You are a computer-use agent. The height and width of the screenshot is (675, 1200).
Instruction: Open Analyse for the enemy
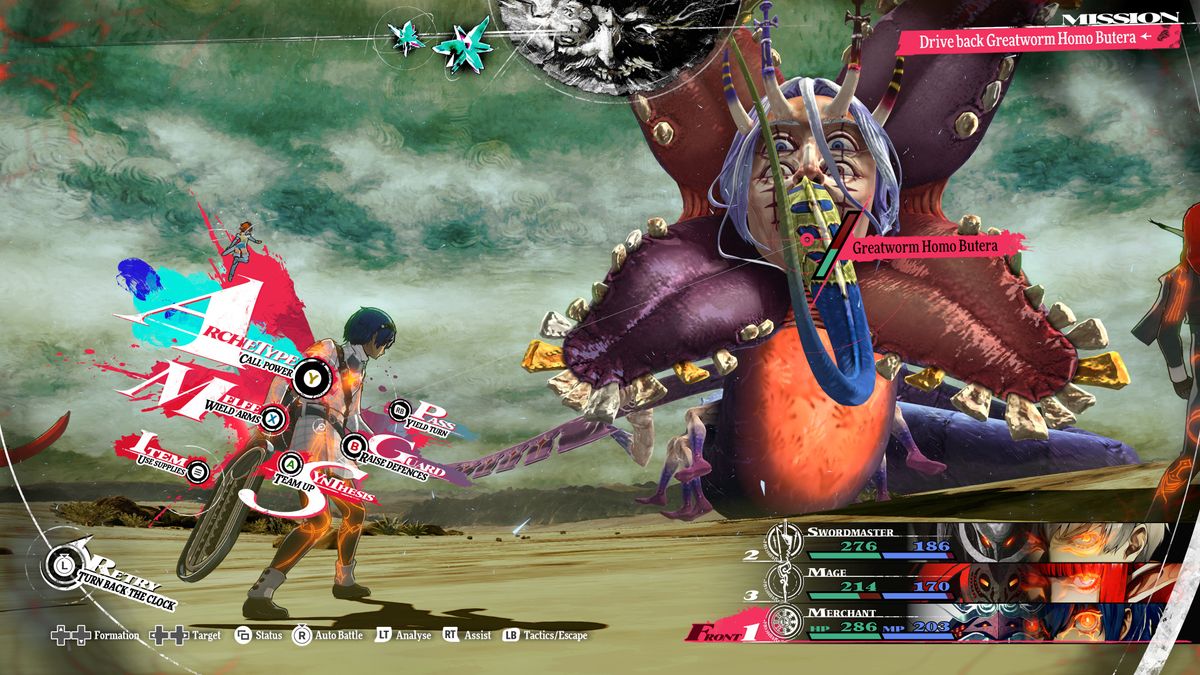(x=404, y=635)
